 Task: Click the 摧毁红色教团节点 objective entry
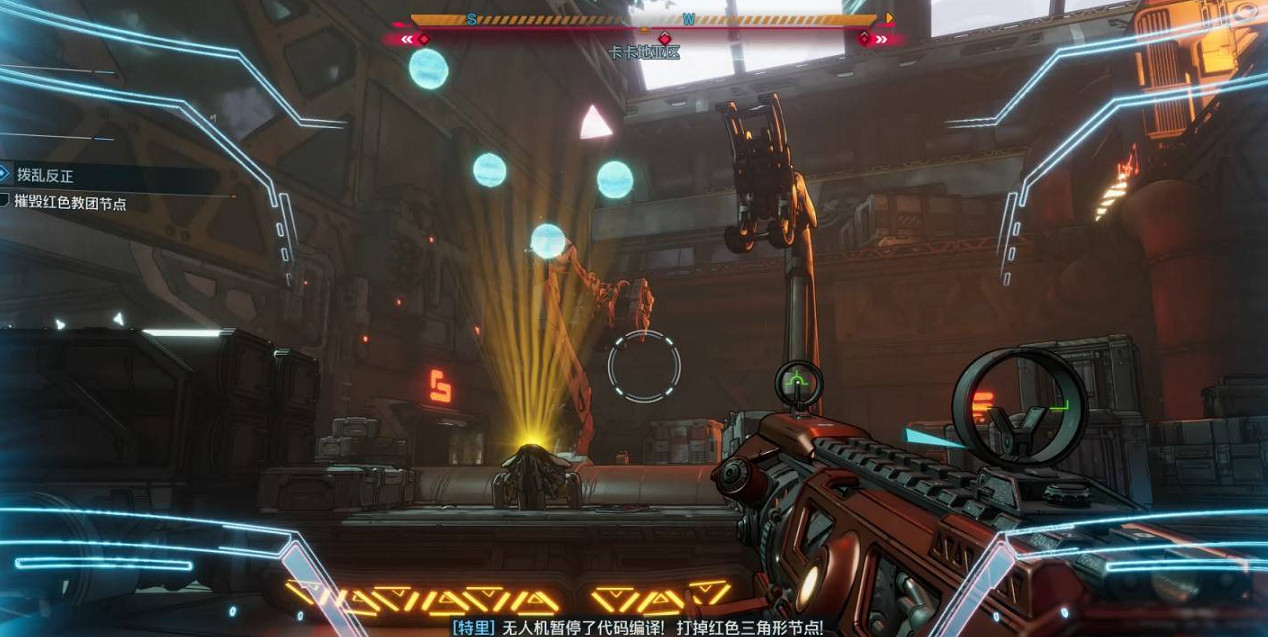pyautogui.click(x=70, y=203)
